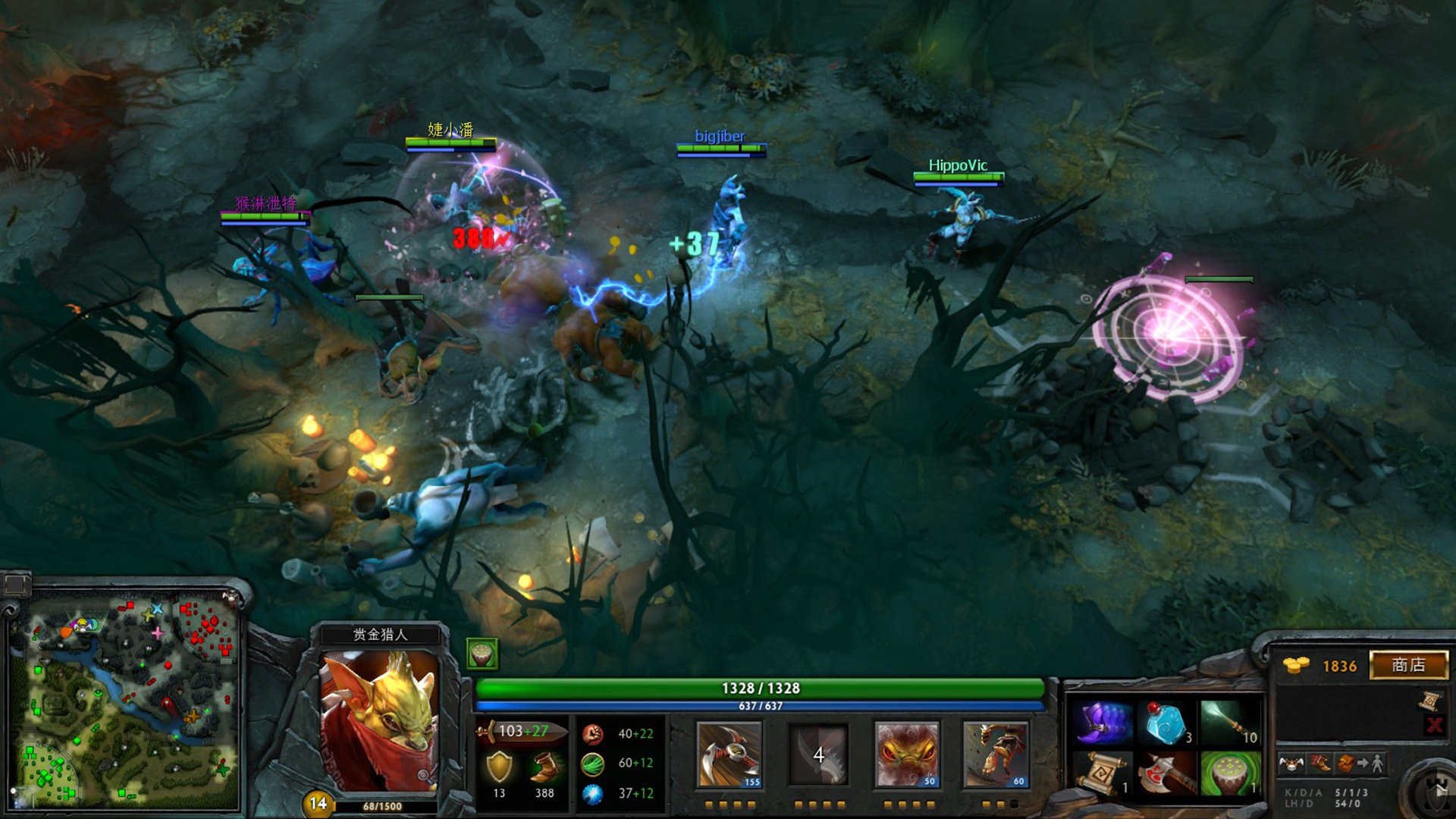This screenshot has height=819, width=1456.
Task: Have the courier deliver items to hero
Action: point(1362,764)
